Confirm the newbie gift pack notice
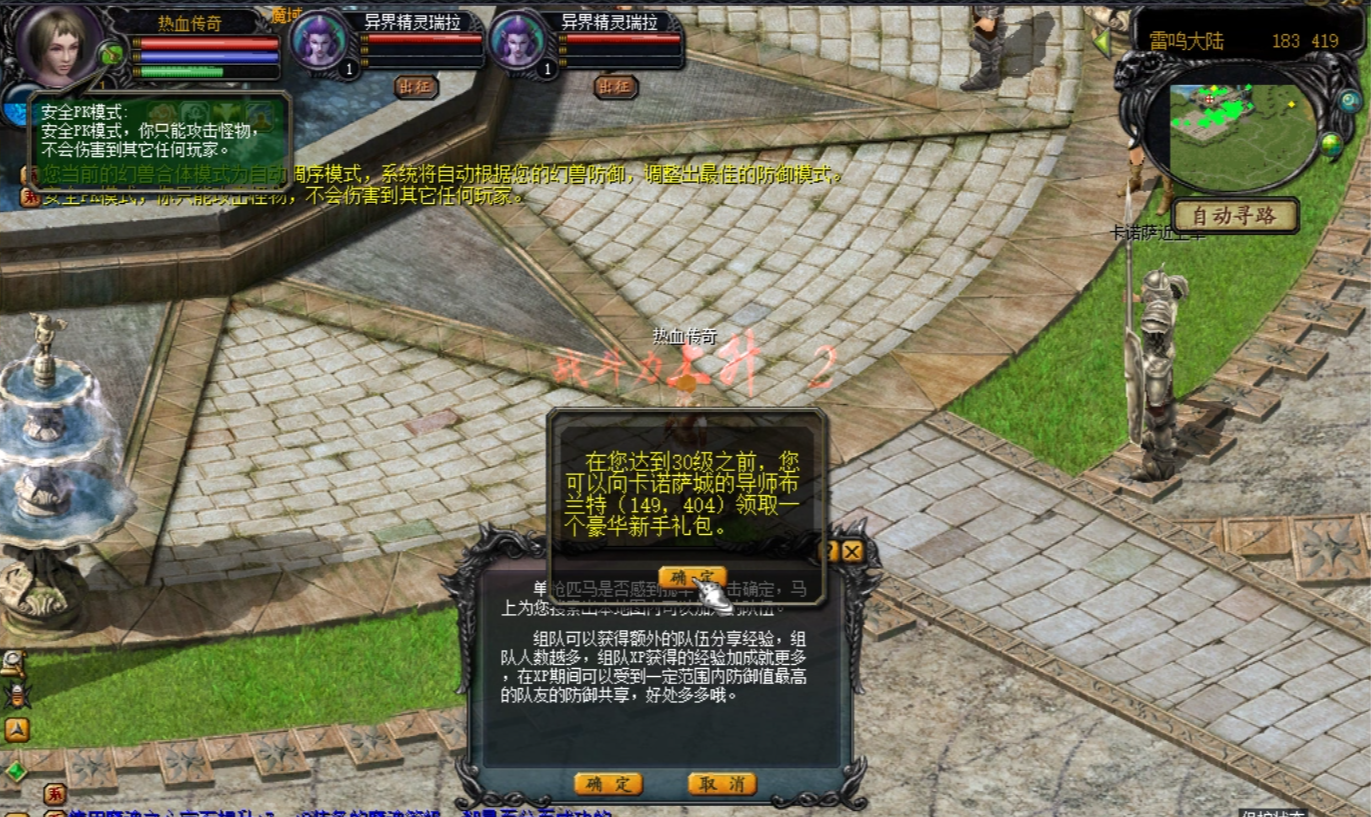The width and height of the screenshot is (1371, 817). point(692,578)
